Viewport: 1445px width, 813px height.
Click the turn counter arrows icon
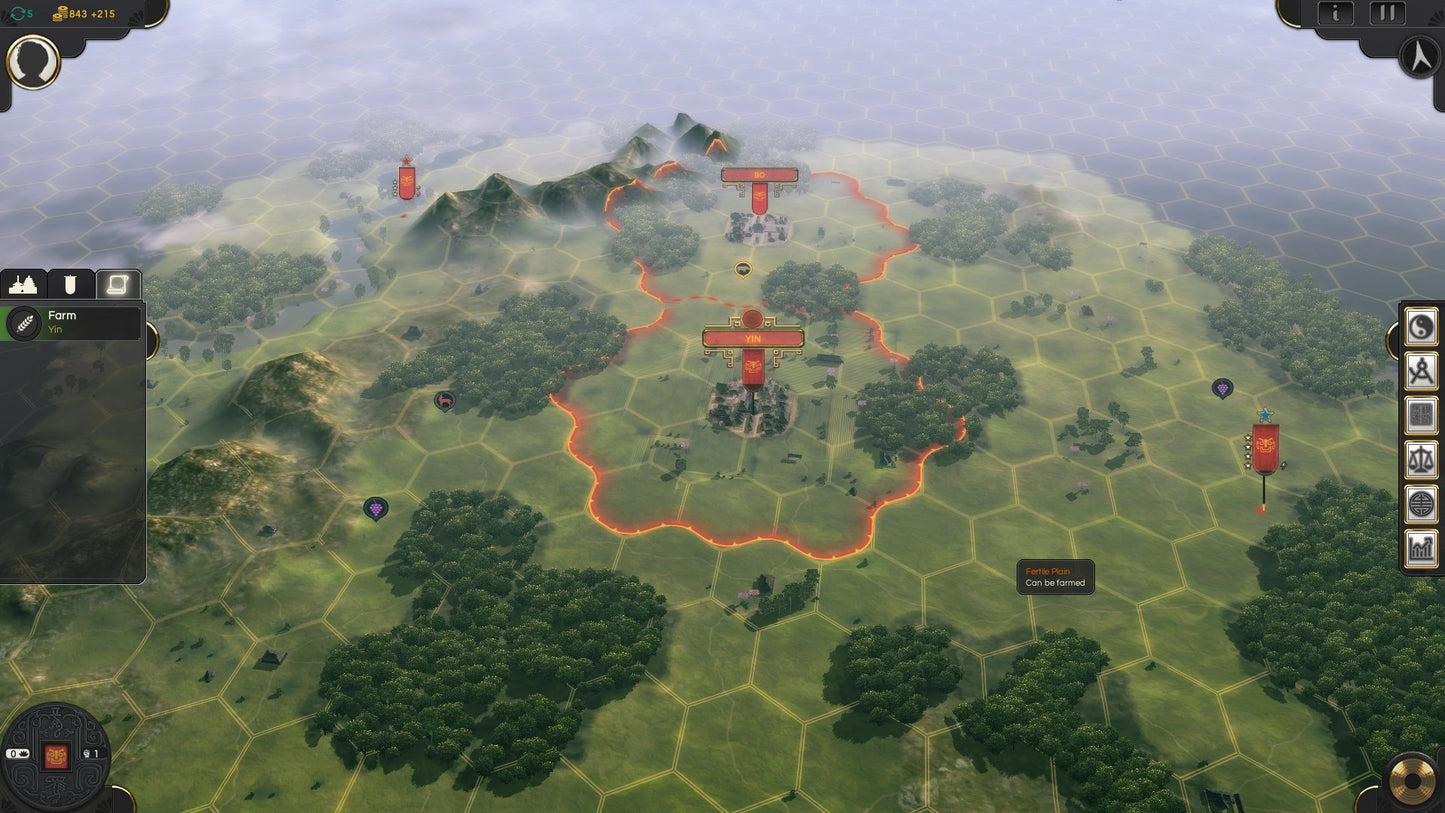[18, 14]
